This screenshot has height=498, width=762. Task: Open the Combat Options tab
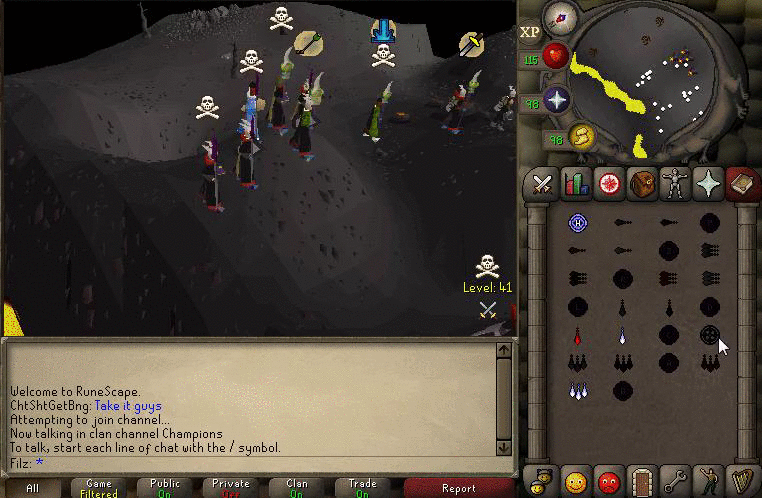[542, 184]
